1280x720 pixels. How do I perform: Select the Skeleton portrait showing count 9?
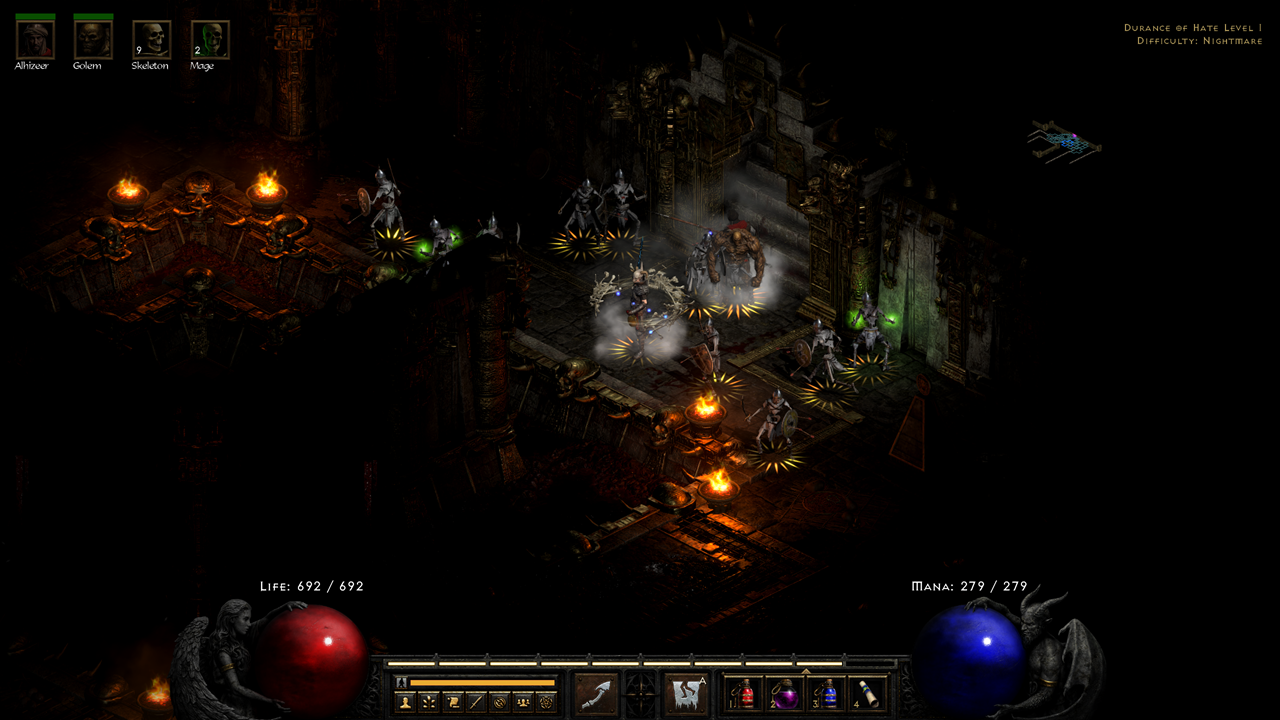[151, 40]
